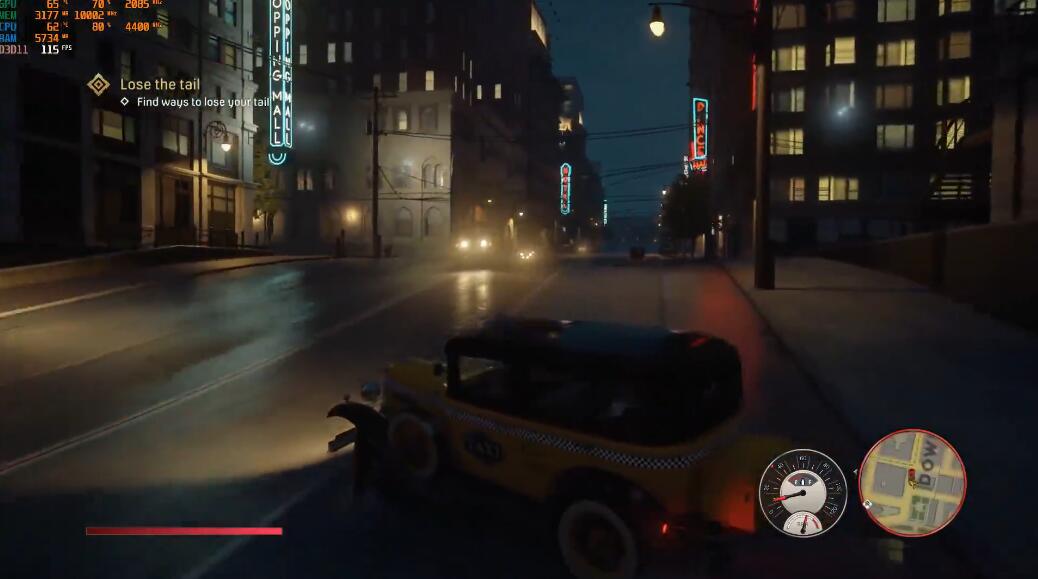Click the diamond objective icon

tap(98, 85)
